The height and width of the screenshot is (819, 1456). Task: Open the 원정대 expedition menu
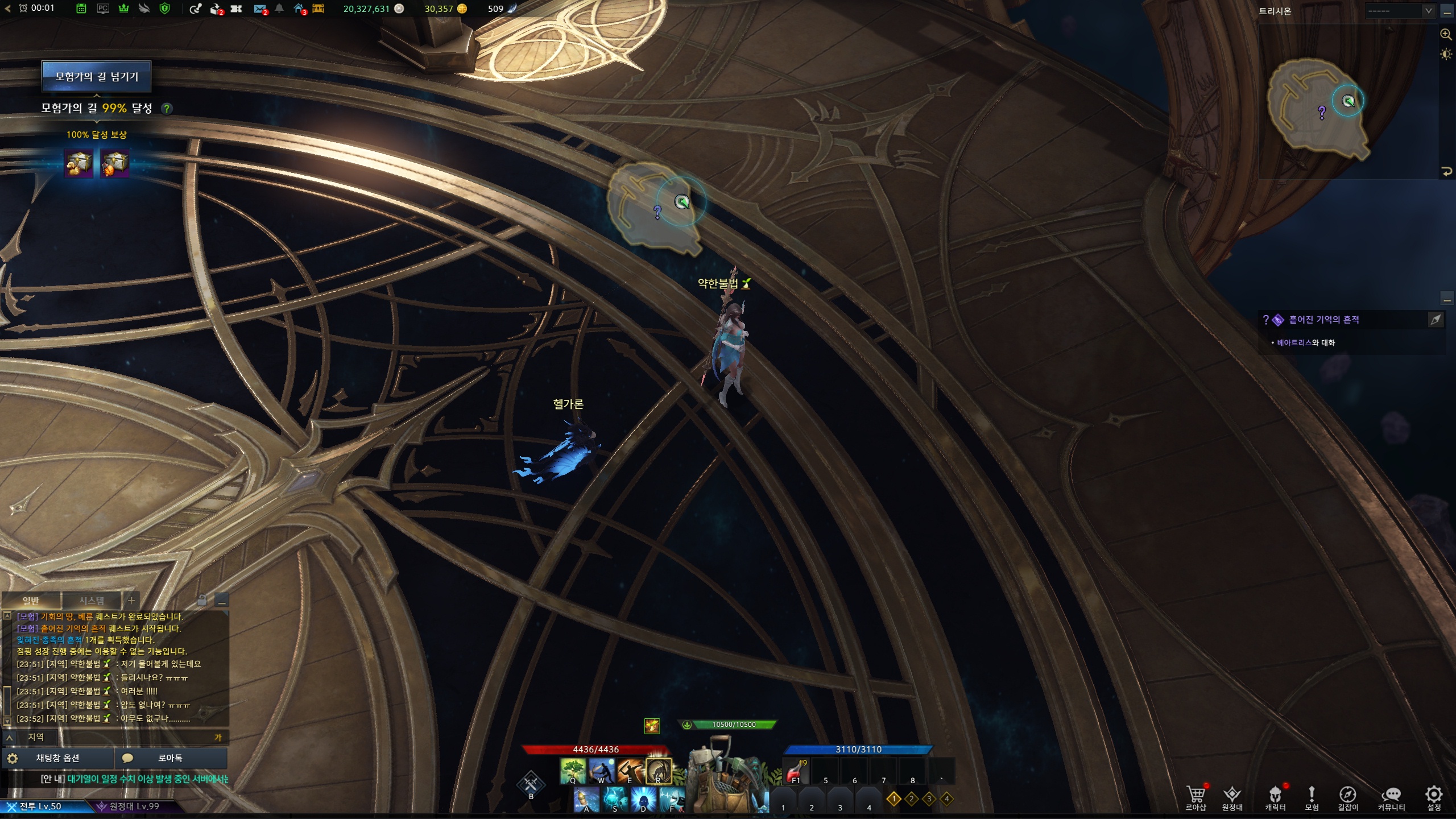(x=1232, y=796)
